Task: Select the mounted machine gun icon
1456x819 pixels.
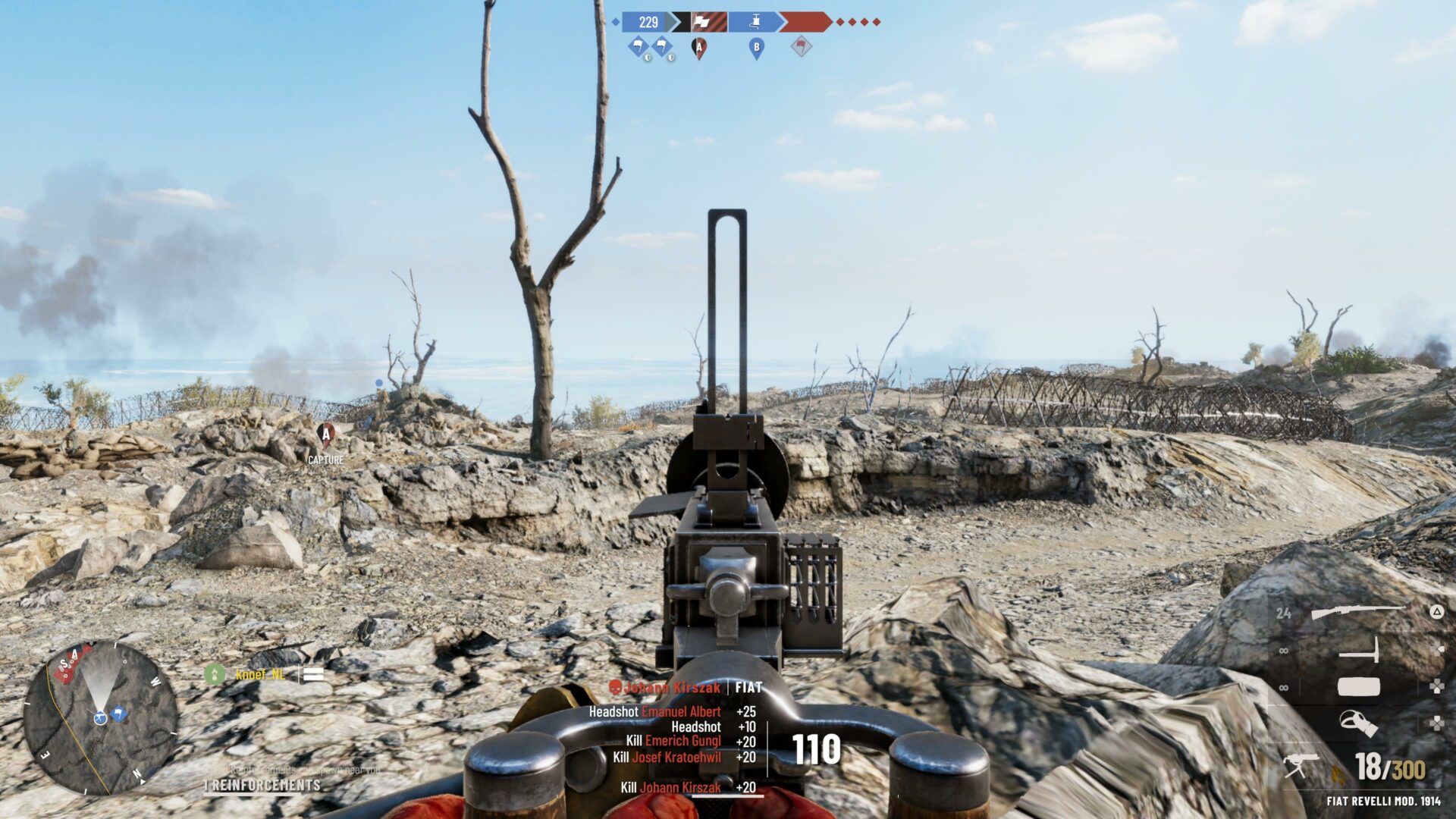Action: (1301, 766)
